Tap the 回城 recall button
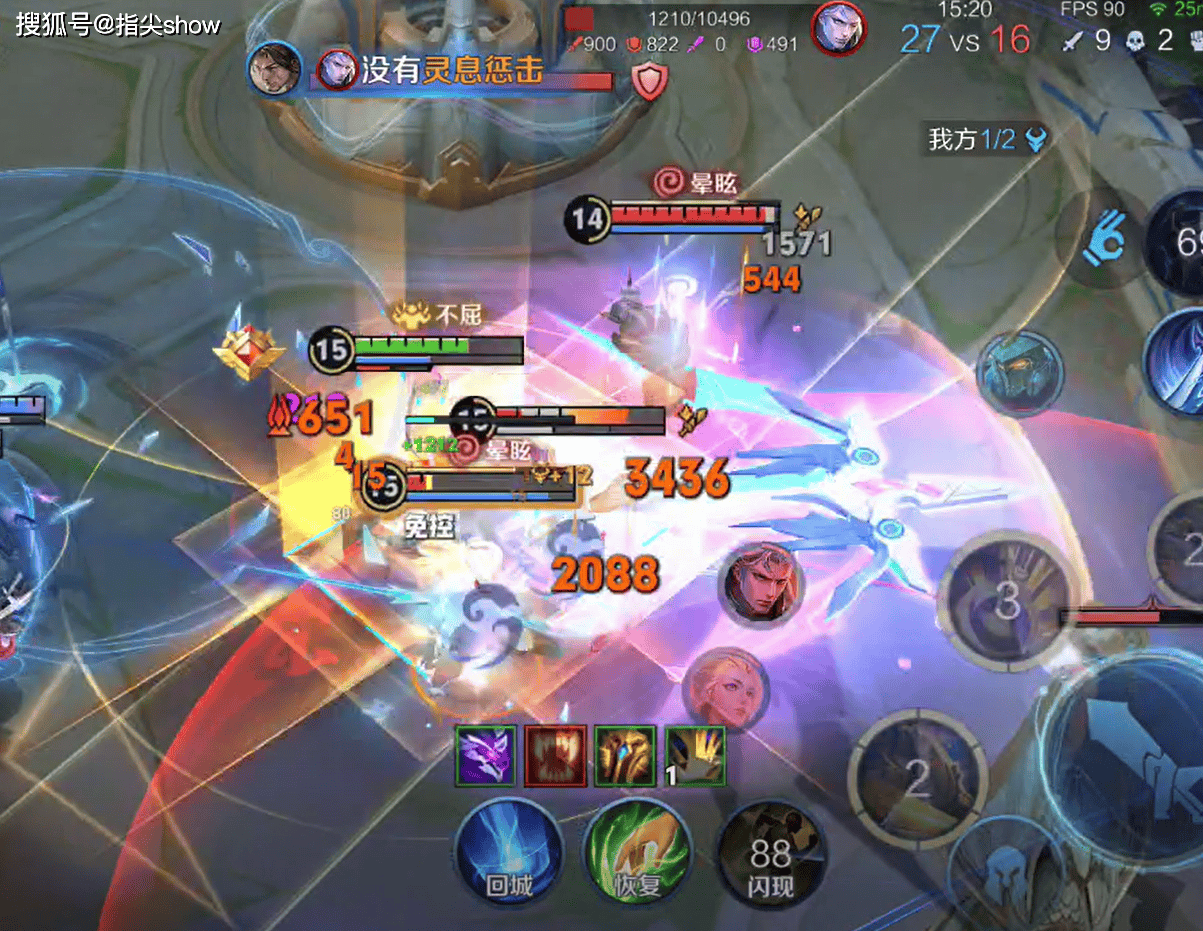1203x931 pixels. [508, 852]
